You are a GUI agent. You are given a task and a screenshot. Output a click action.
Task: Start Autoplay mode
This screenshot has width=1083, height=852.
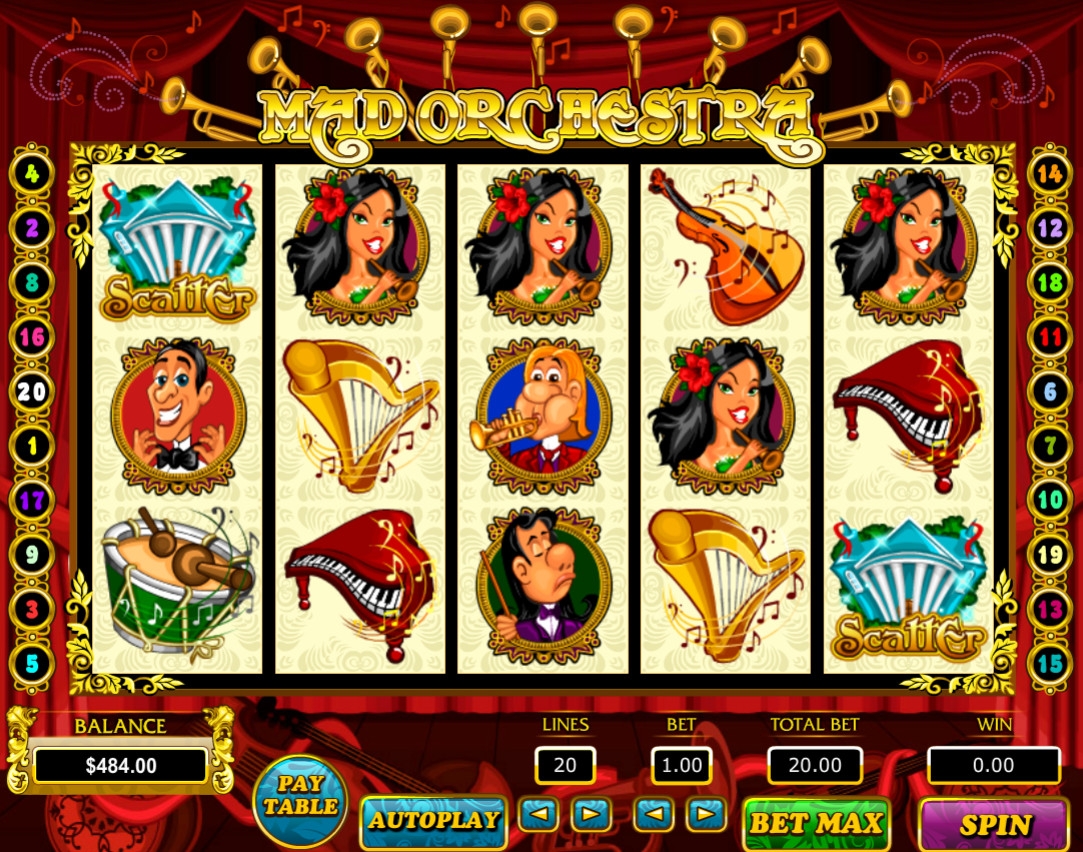[433, 821]
